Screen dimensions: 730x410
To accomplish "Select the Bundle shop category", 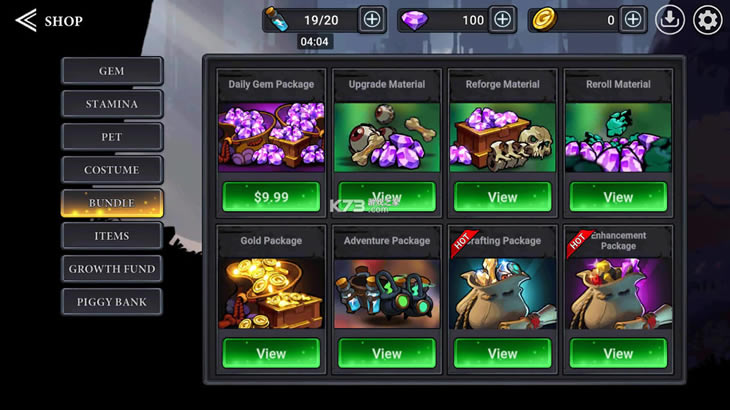I will (x=112, y=203).
